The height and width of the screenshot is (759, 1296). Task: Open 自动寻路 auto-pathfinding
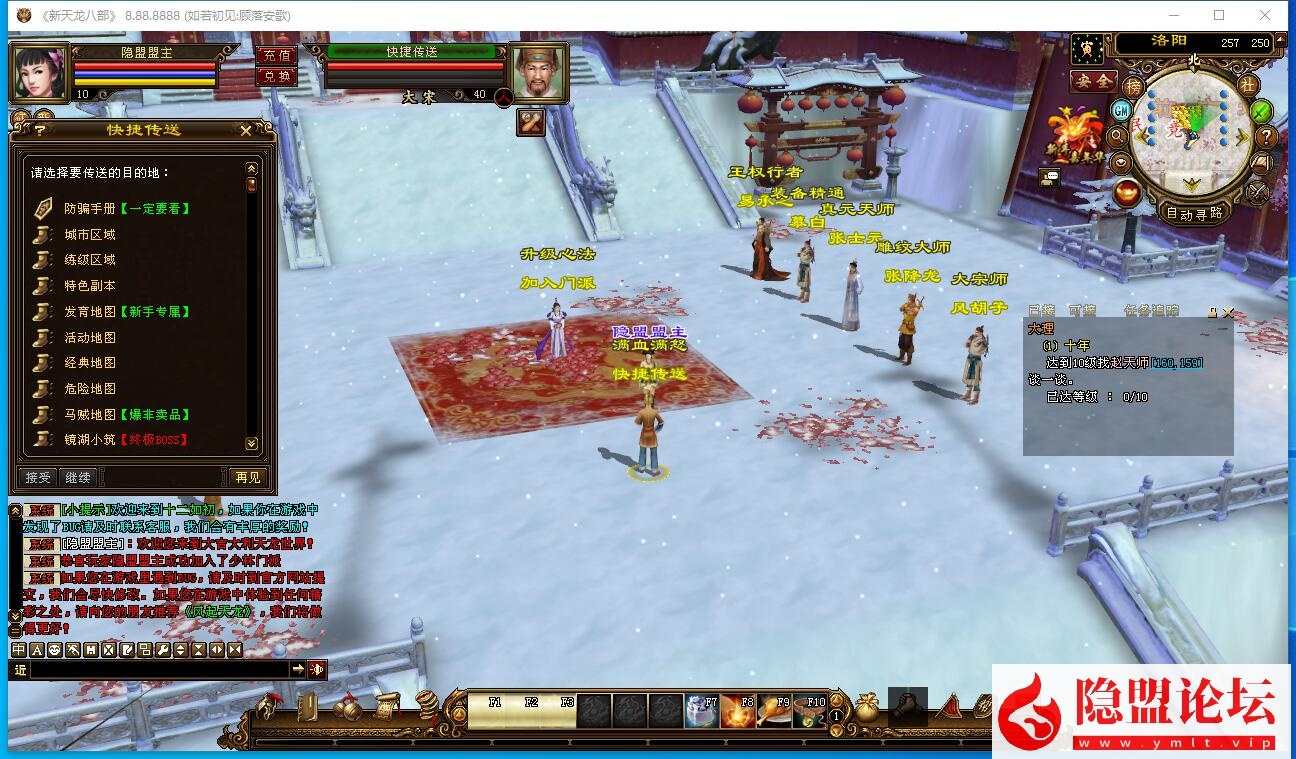click(1194, 213)
